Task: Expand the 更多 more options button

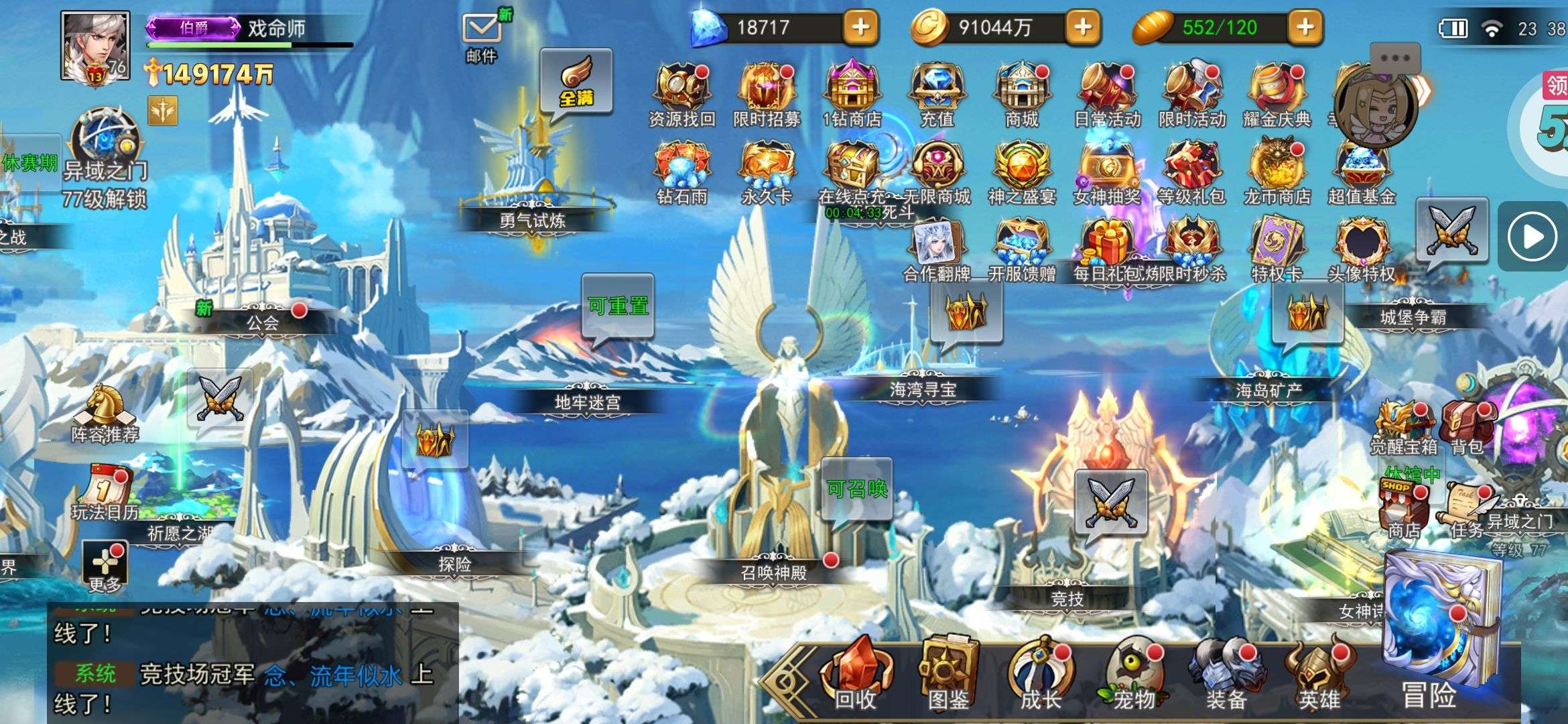Action: (105, 566)
